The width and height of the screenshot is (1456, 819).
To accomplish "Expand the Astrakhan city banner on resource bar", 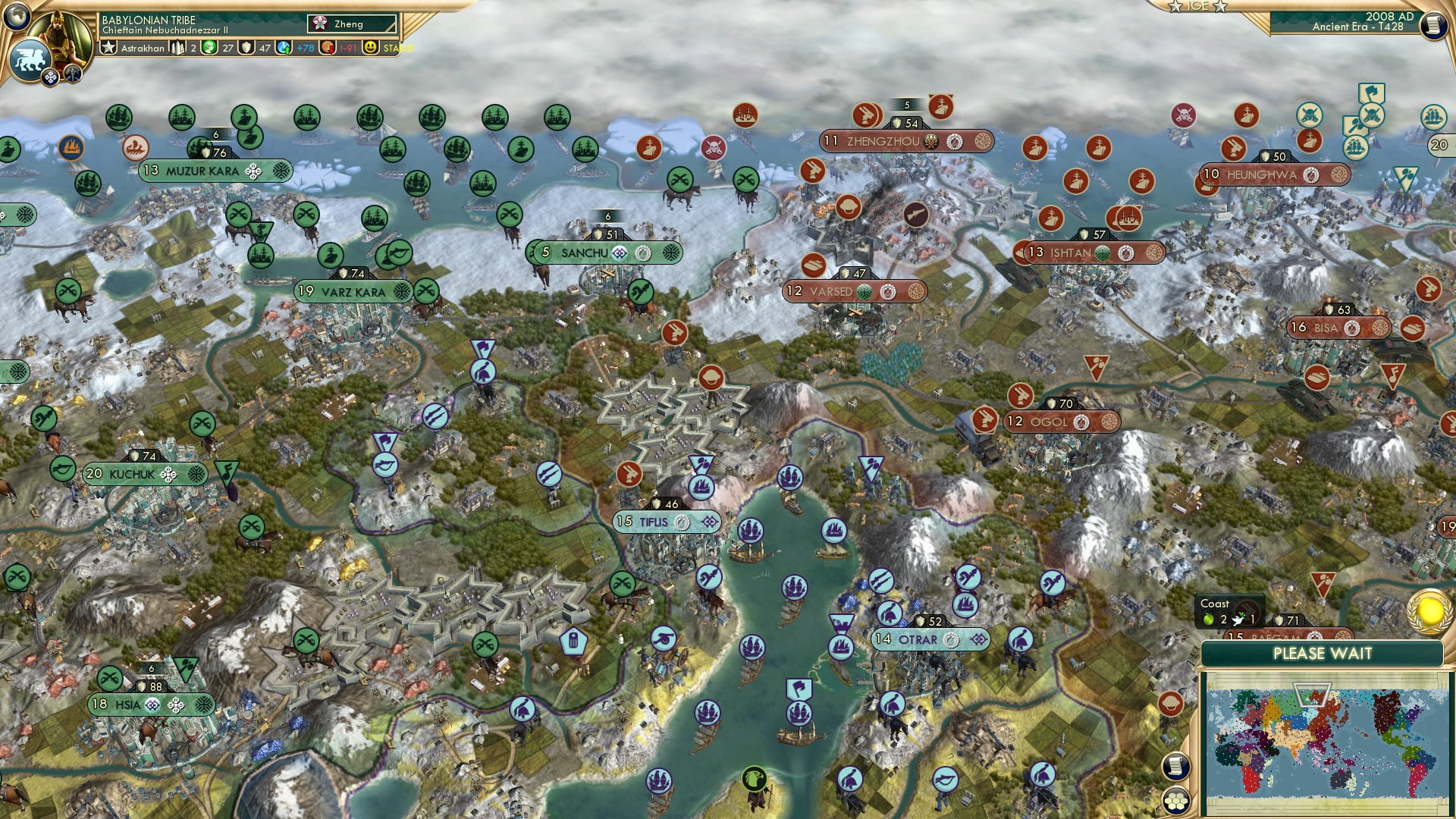I will (x=140, y=48).
